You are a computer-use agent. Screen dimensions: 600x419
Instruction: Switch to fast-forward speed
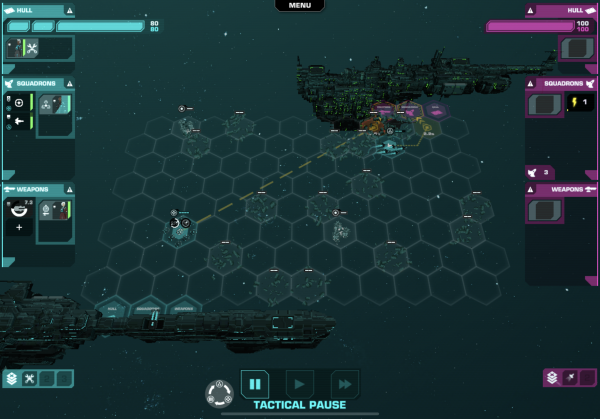click(x=344, y=383)
